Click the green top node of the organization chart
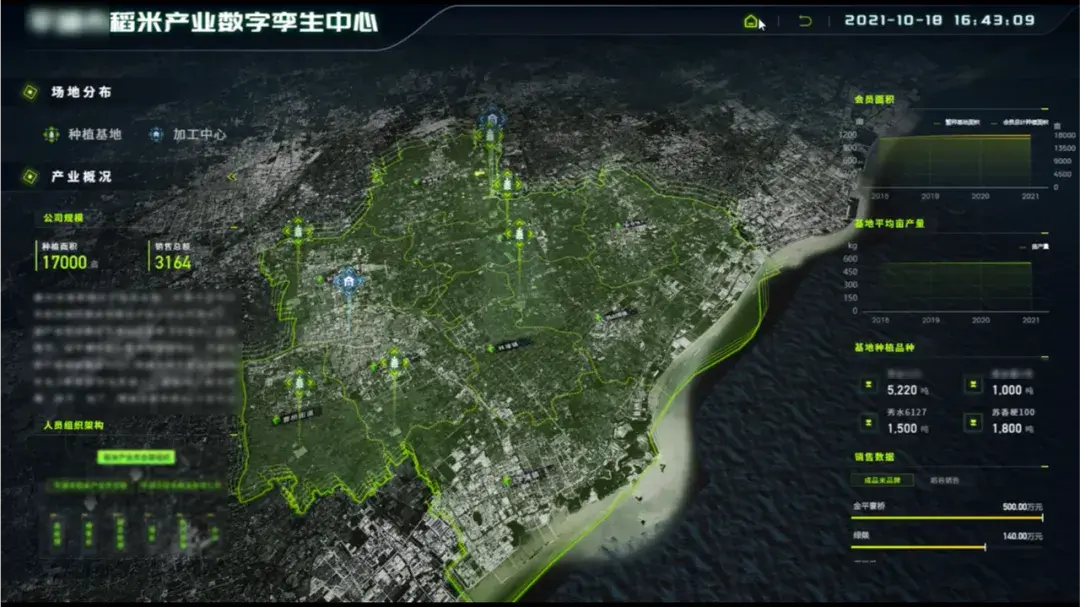 136,457
